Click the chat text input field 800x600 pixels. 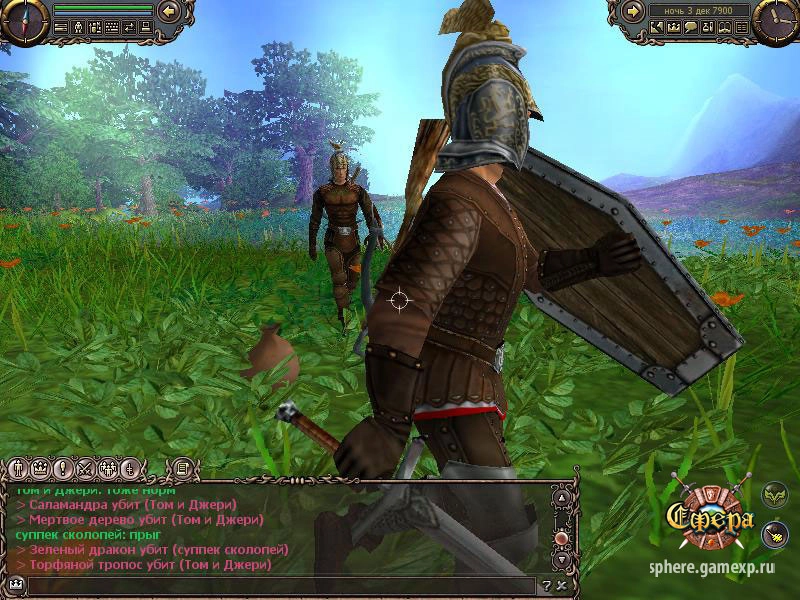coord(280,585)
